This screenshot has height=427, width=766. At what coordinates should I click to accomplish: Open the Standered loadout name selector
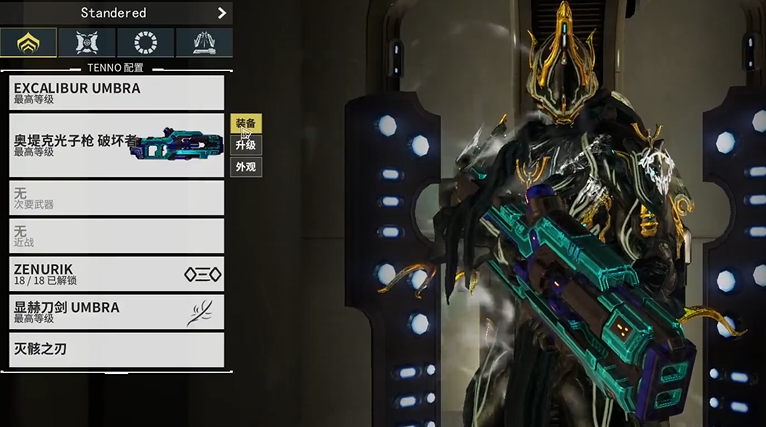point(112,13)
